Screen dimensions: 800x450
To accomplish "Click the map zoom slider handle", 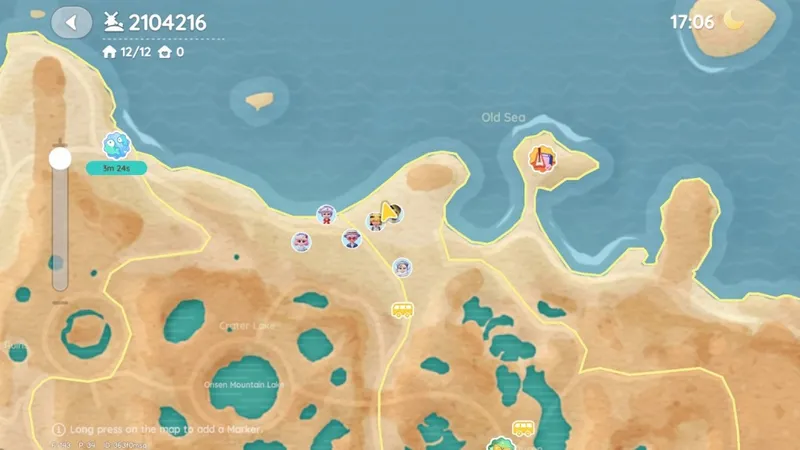I will [x=60, y=158].
